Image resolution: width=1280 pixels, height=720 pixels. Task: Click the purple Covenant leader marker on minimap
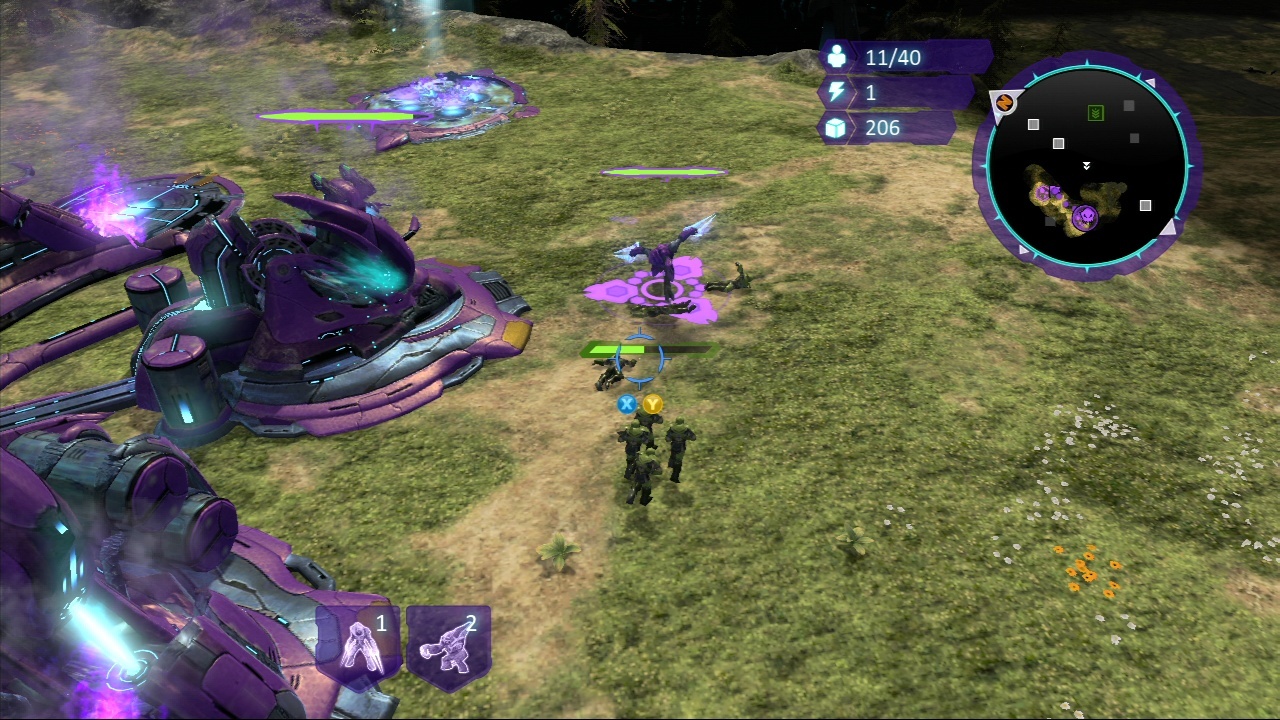1084,216
